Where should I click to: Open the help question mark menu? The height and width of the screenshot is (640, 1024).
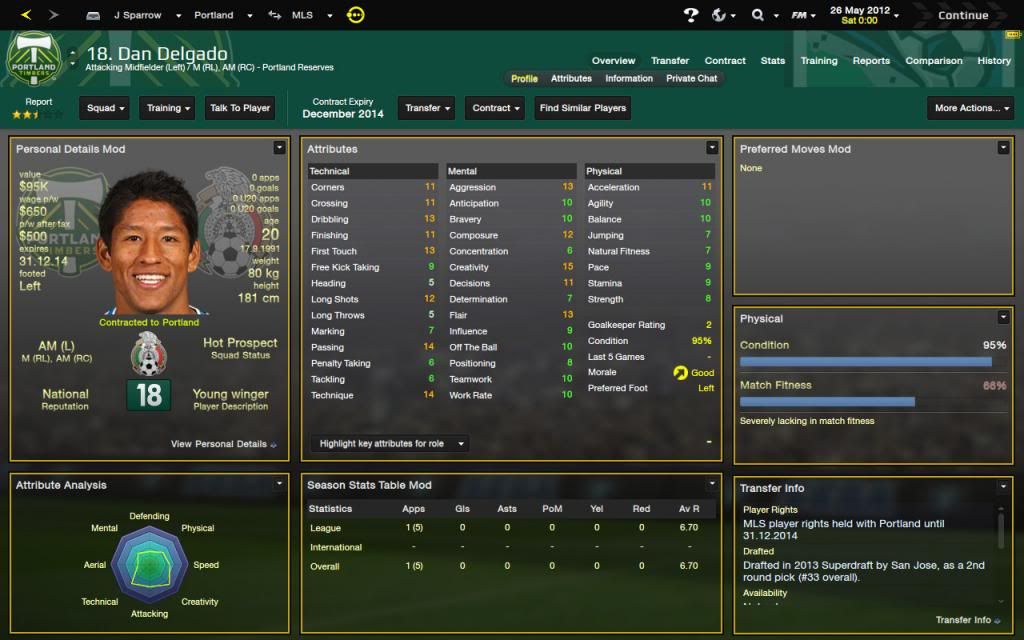[692, 16]
